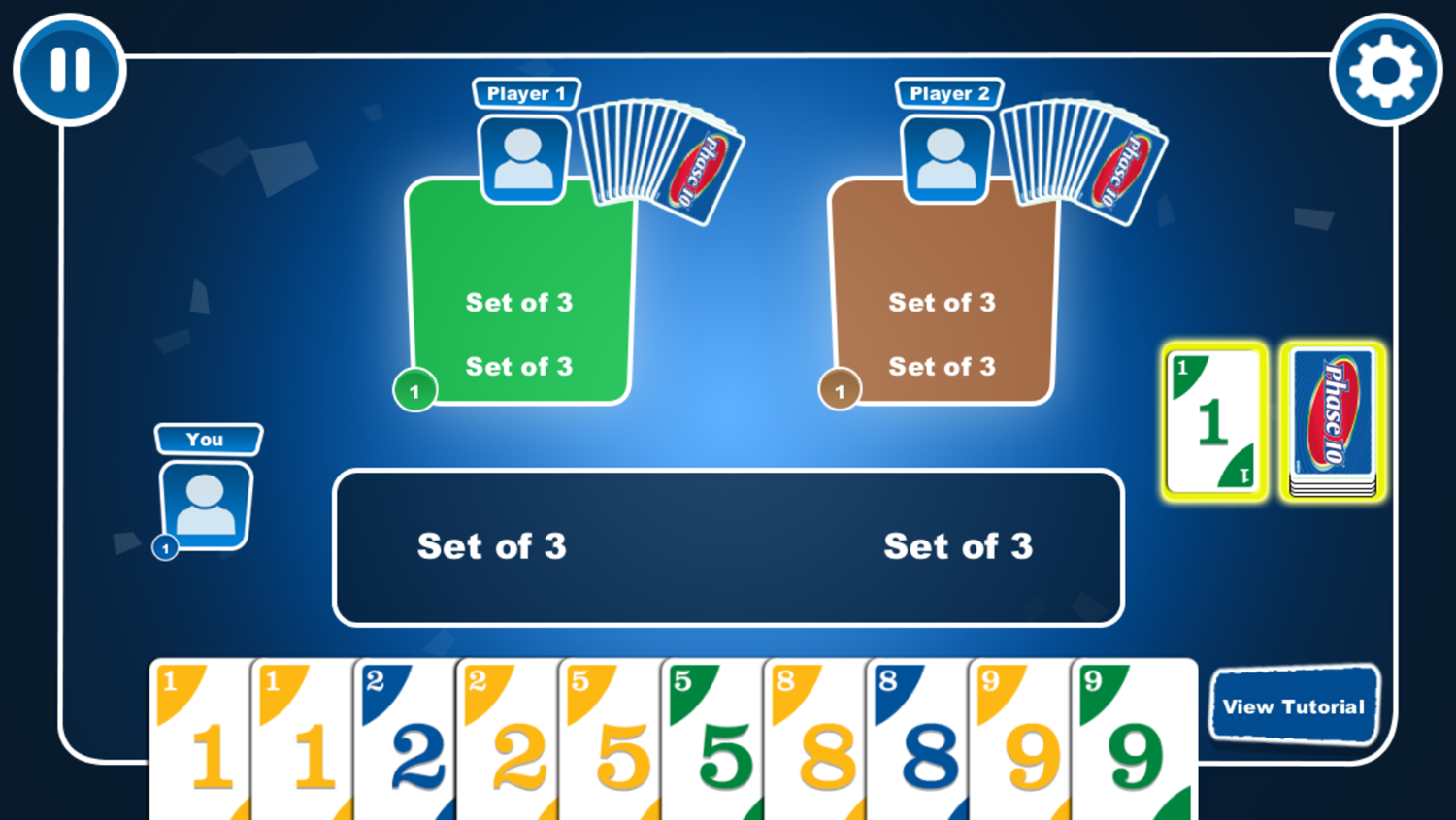
Task: Click Player 2's avatar
Action: [945, 159]
